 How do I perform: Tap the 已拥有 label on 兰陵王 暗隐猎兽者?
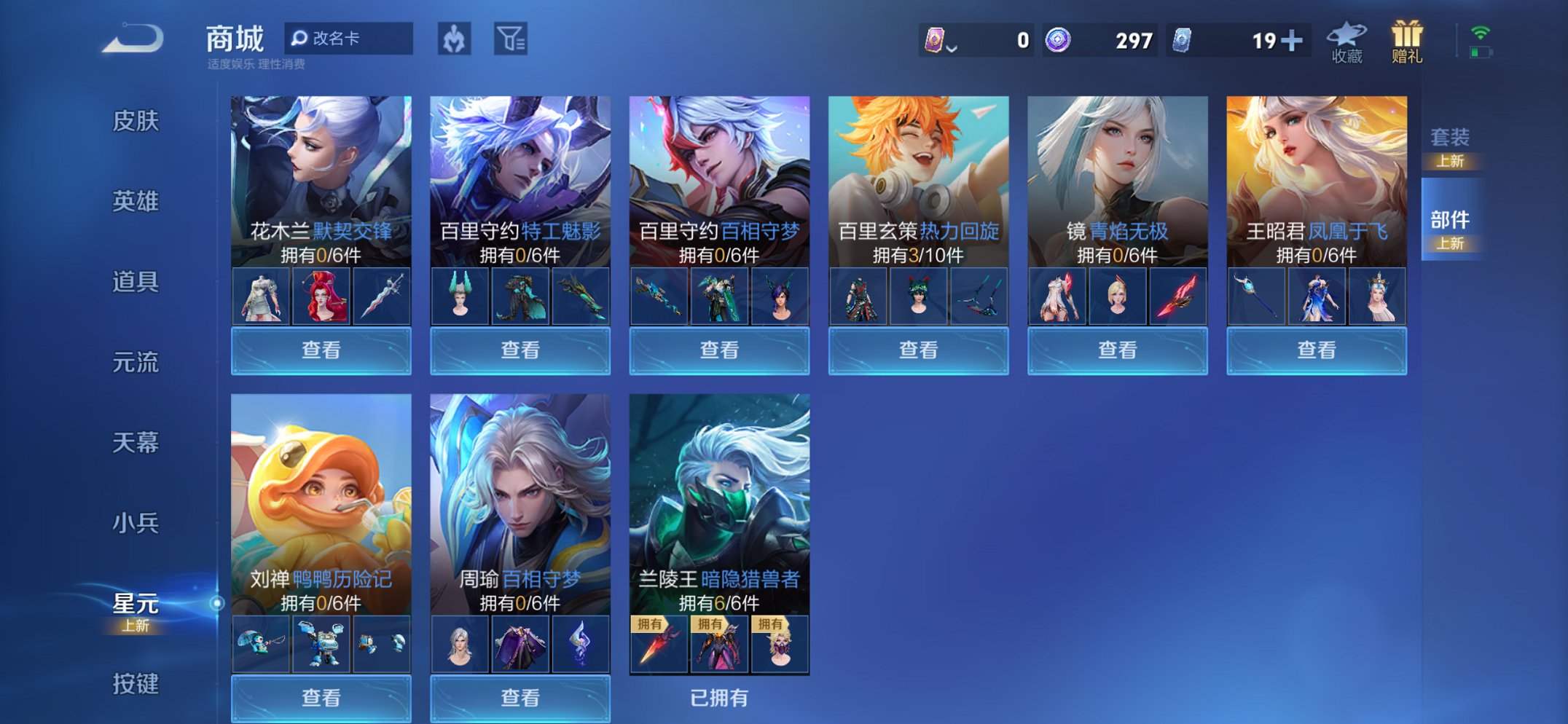(x=719, y=699)
